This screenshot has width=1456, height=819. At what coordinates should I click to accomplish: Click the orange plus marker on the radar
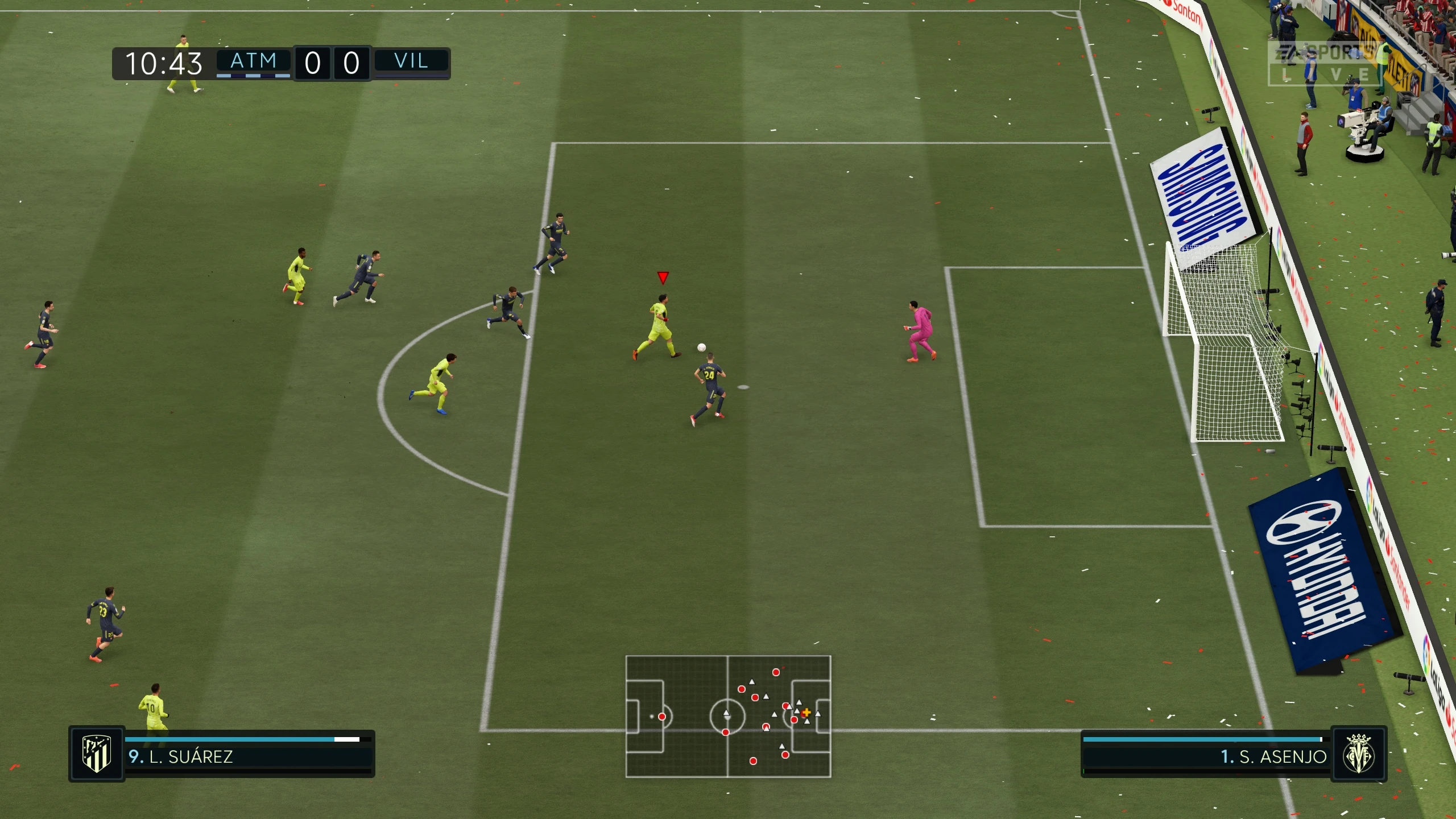click(x=806, y=711)
